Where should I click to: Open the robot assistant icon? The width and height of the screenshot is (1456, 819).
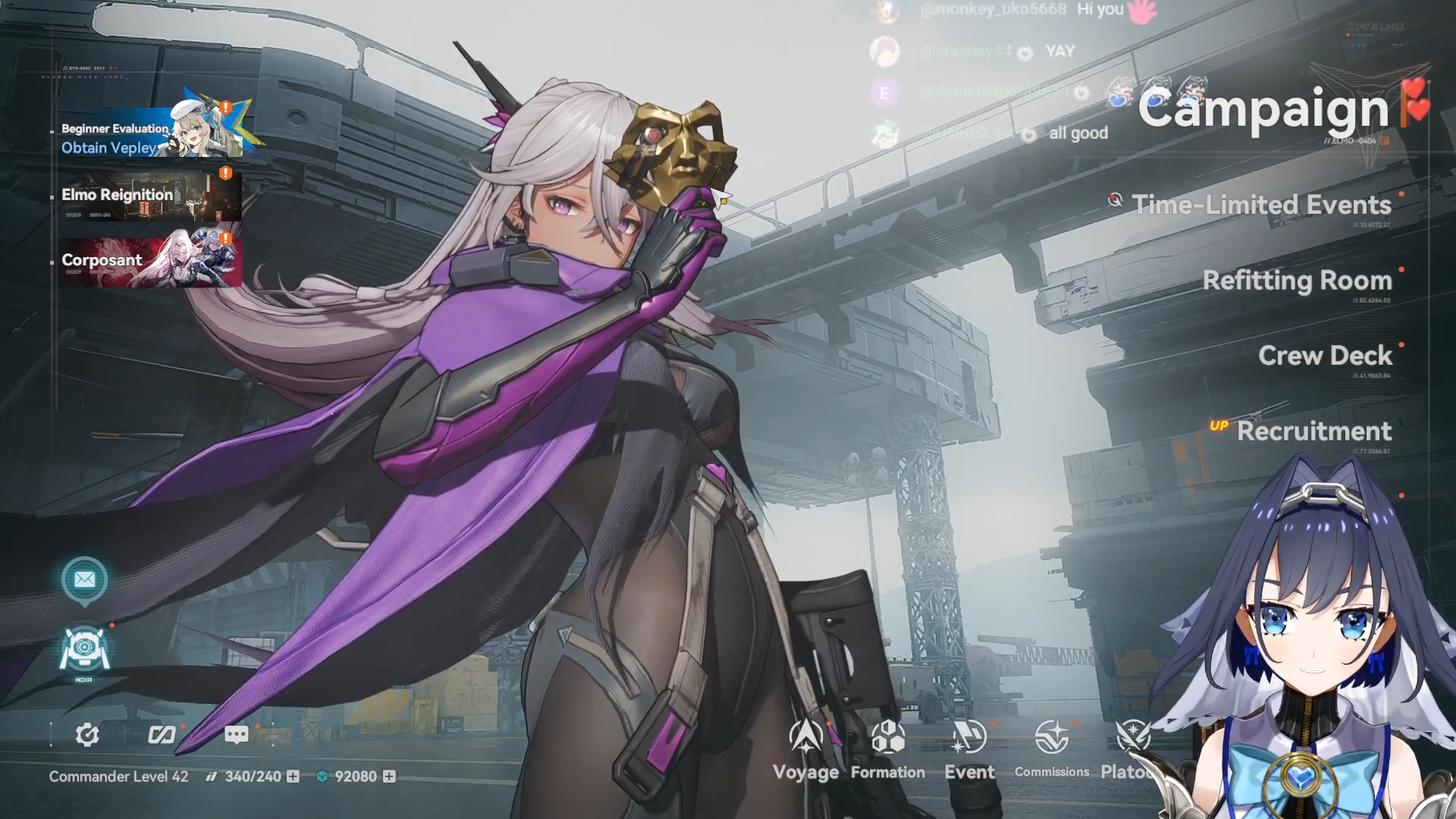pyautogui.click(x=84, y=650)
